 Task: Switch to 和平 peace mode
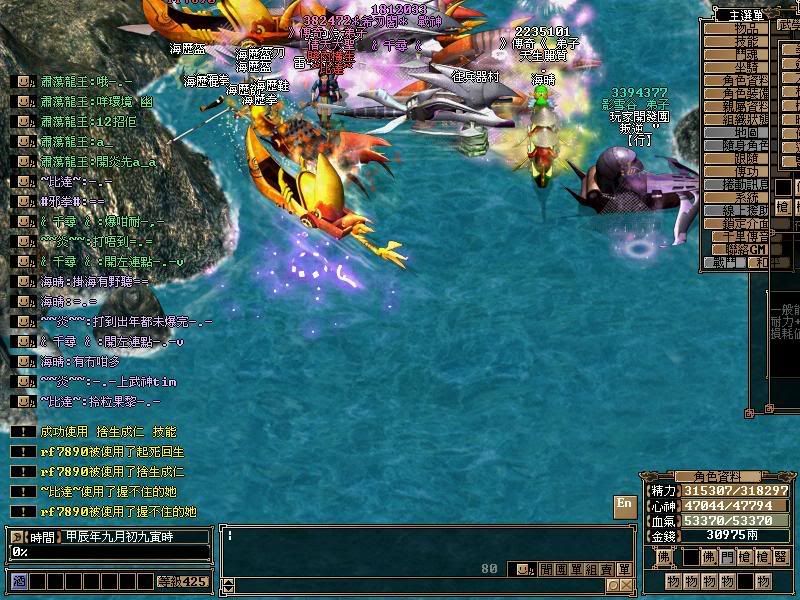[x=762, y=262]
